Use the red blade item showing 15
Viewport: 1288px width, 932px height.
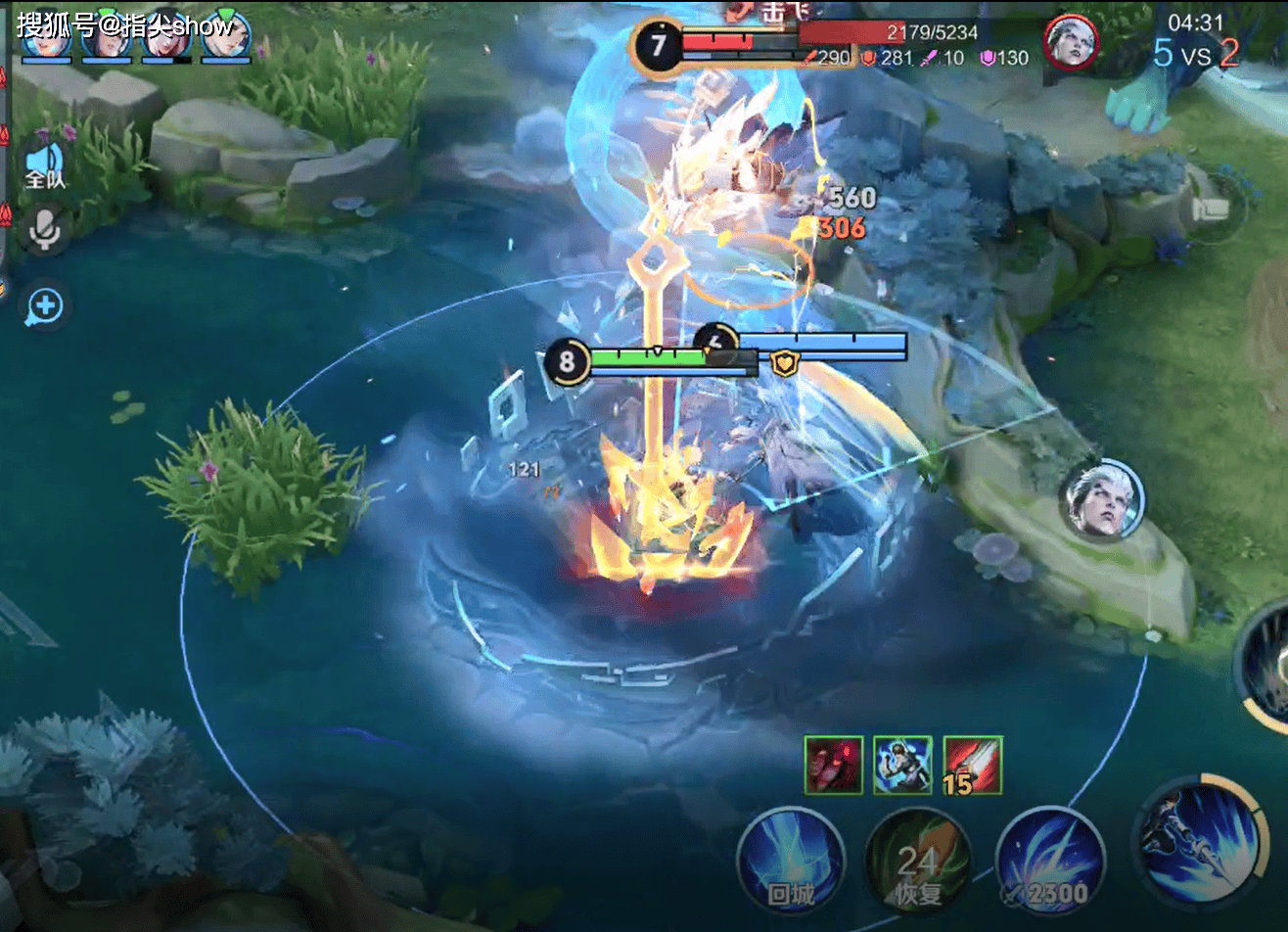973,765
